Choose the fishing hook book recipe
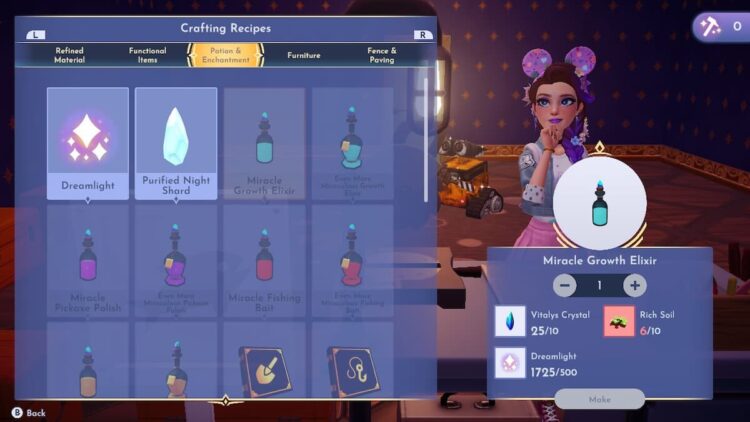 coord(351,370)
